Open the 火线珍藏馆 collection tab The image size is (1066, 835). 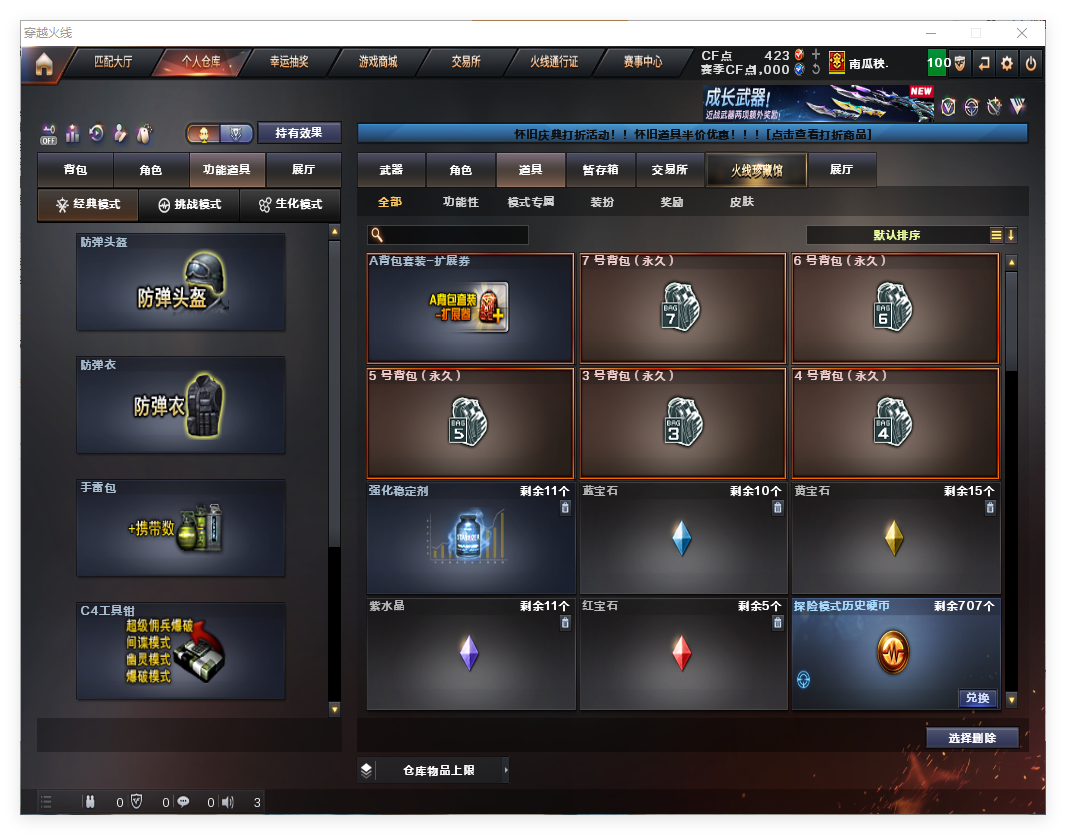[756, 170]
